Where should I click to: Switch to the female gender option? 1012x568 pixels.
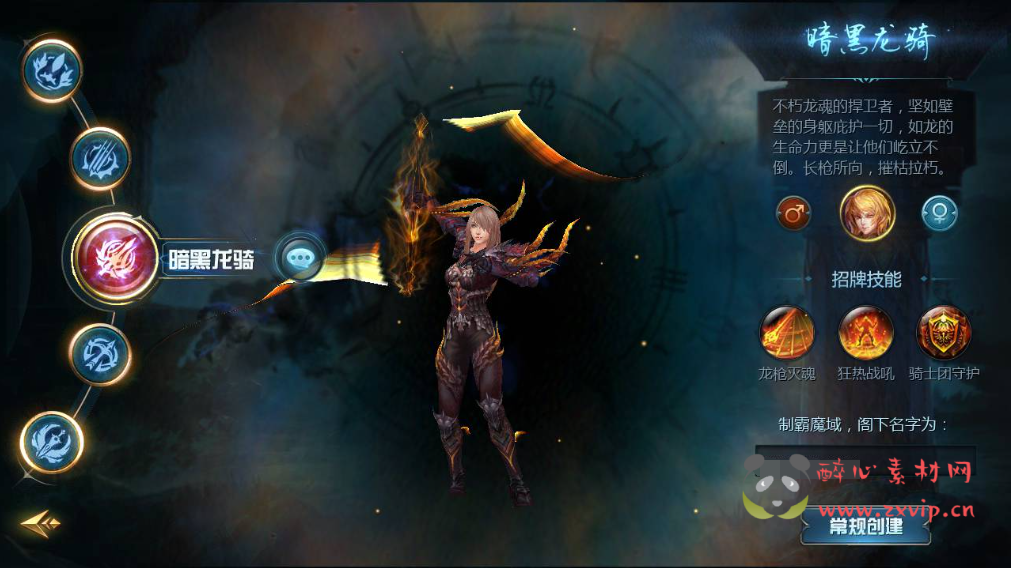pyautogui.click(x=939, y=213)
